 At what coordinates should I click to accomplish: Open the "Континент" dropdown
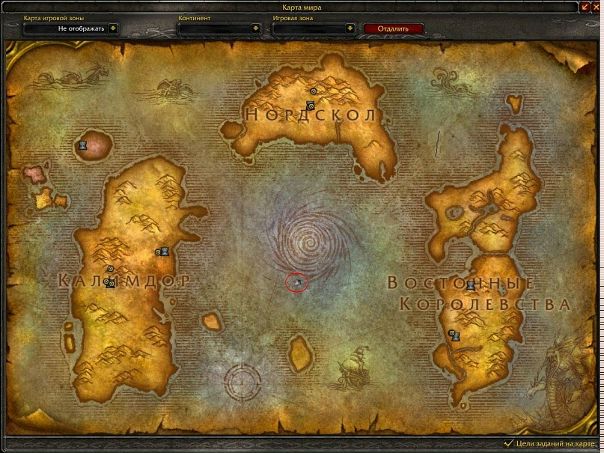tap(264, 29)
